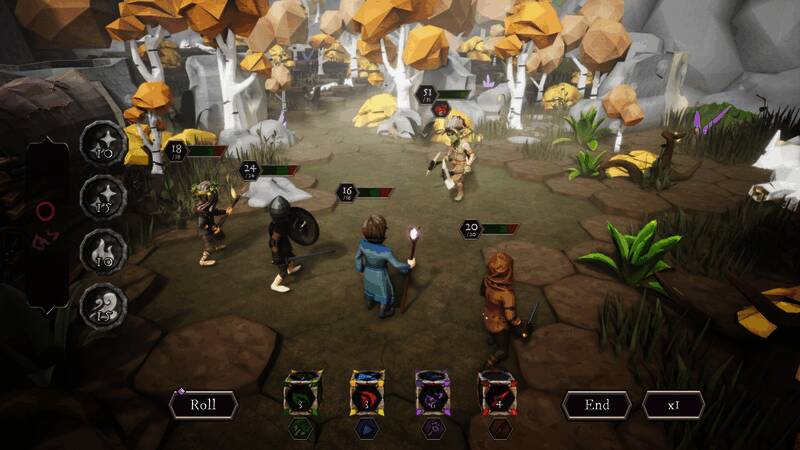
Task: Activate the swirl ability costing 15
Action: 102,306
